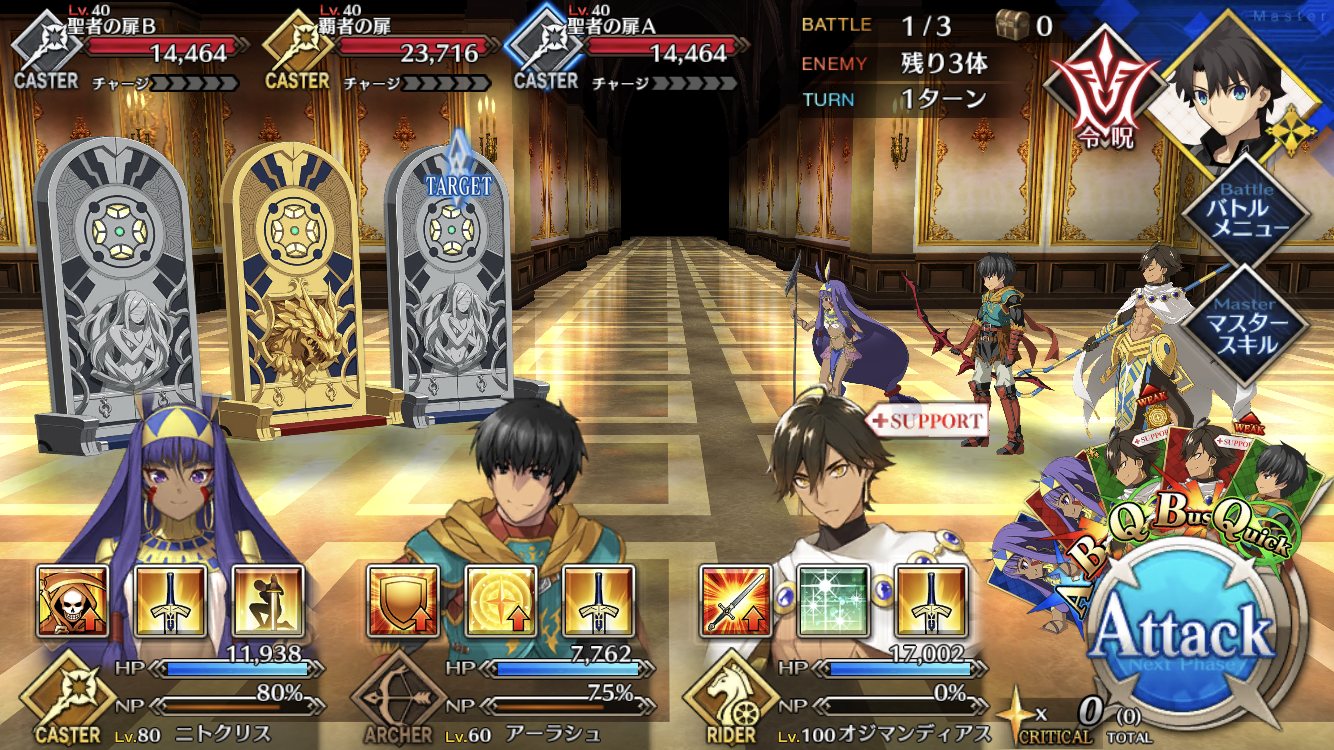Activate Ozymandias's red sword attack skill
The height and width of the screenshot is (750, 1334).
(x=735, y=602)
